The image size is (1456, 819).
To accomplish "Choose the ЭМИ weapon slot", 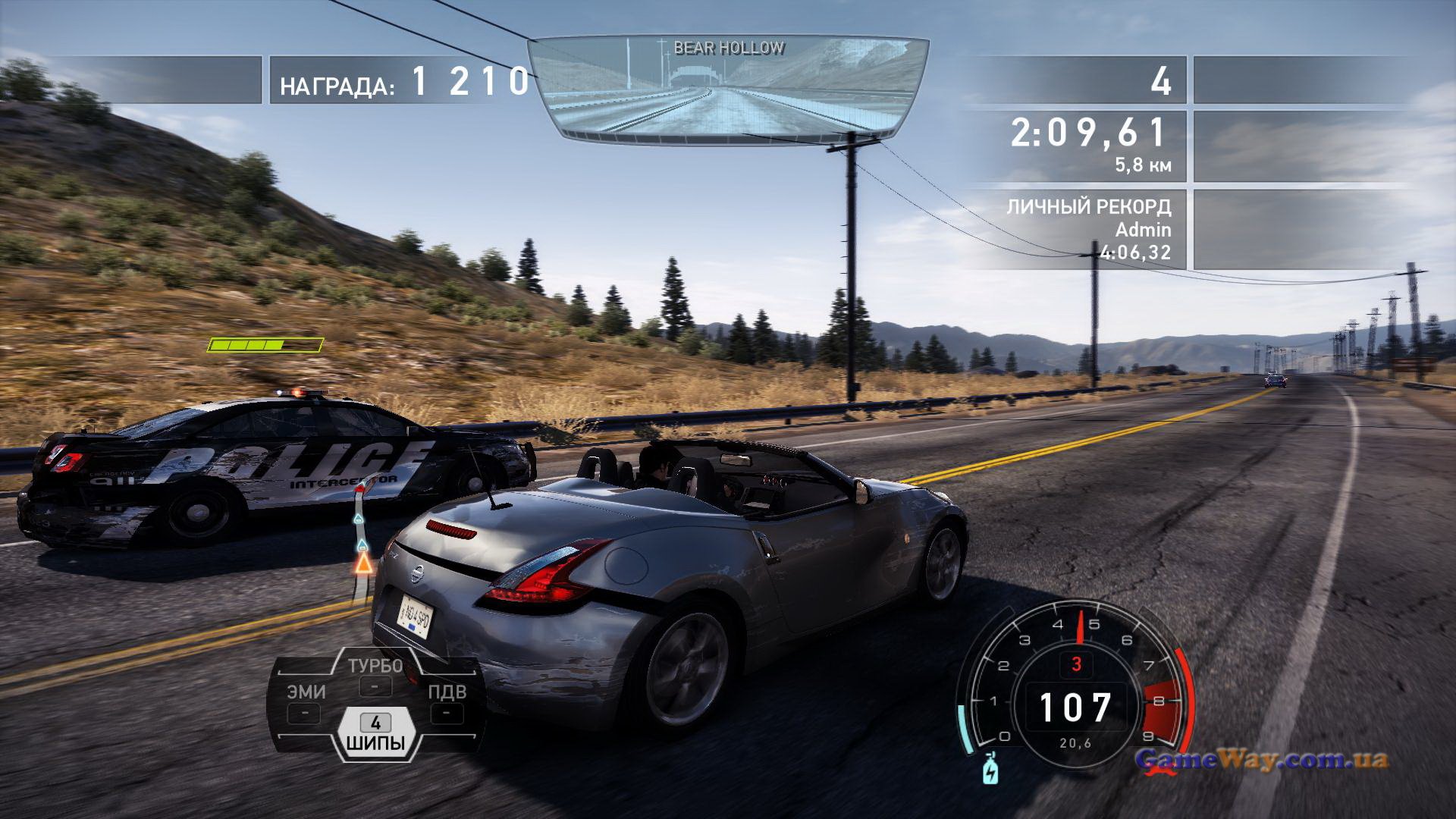I will coord(306,702).
